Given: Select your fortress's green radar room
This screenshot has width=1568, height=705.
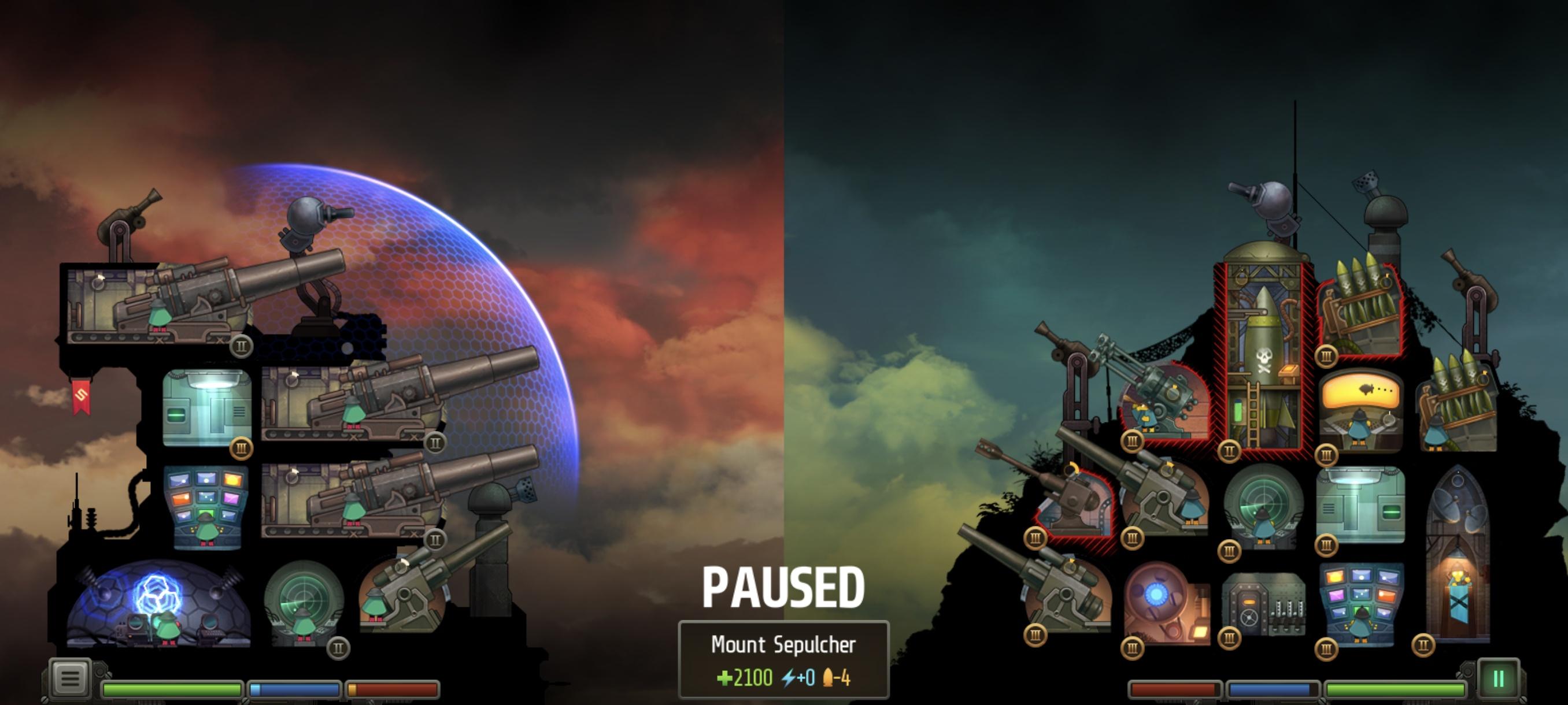Looking at the screenshot, I should (303, 602).
